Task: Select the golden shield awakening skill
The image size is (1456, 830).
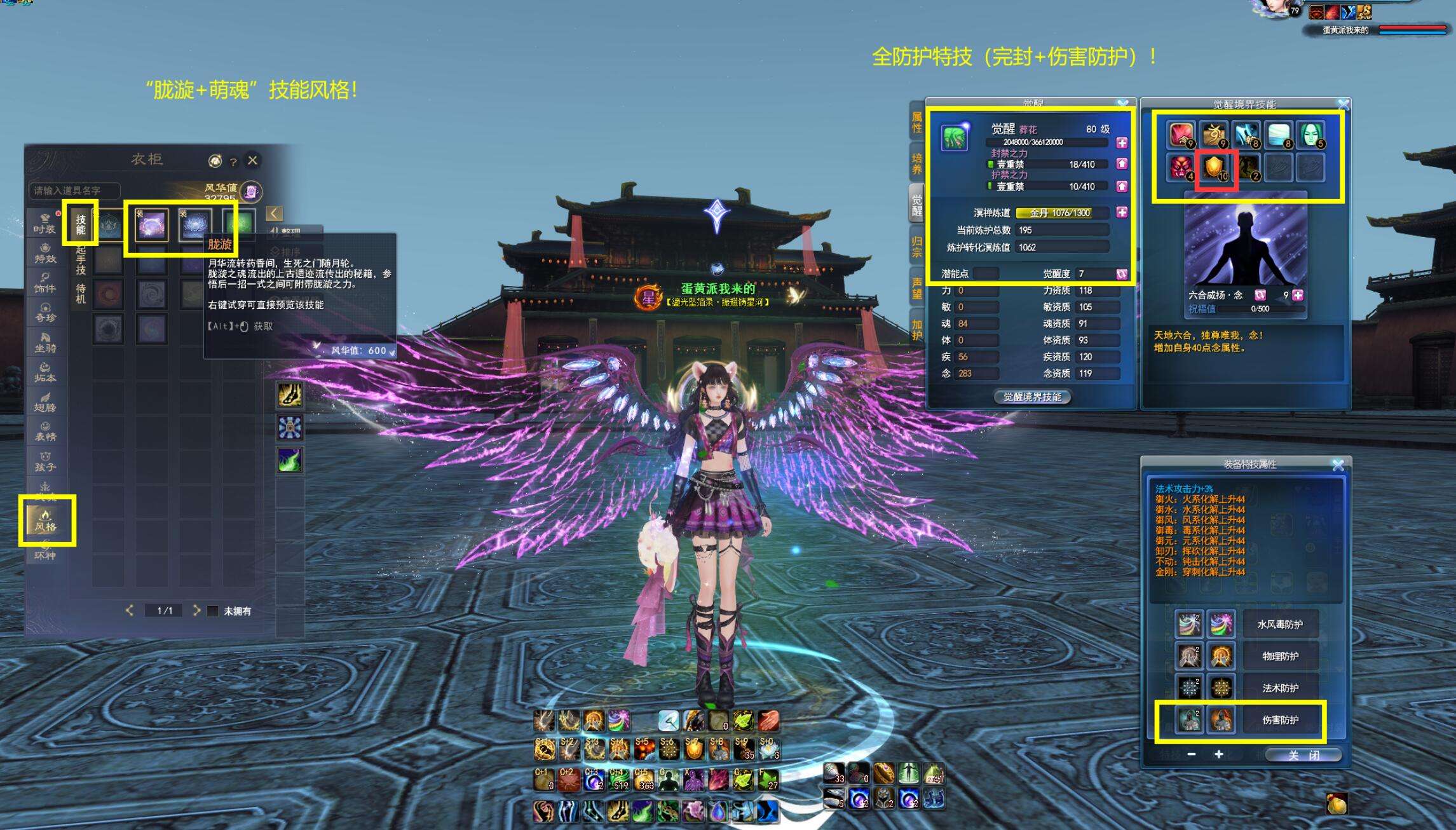Action: pyautogui.click(x=1214, y=168)
